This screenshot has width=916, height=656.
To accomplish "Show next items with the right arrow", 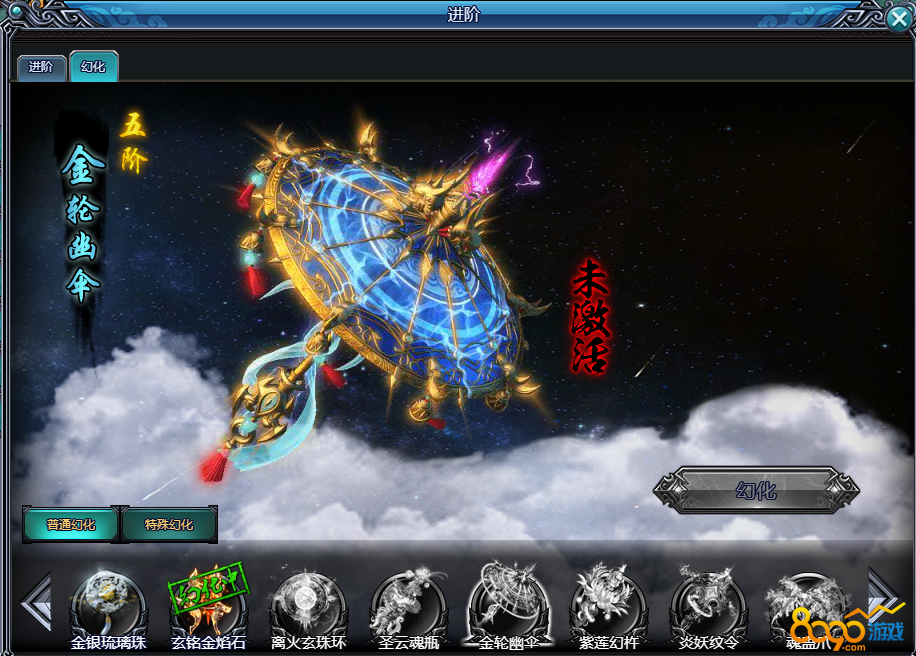I will point(882,598).
